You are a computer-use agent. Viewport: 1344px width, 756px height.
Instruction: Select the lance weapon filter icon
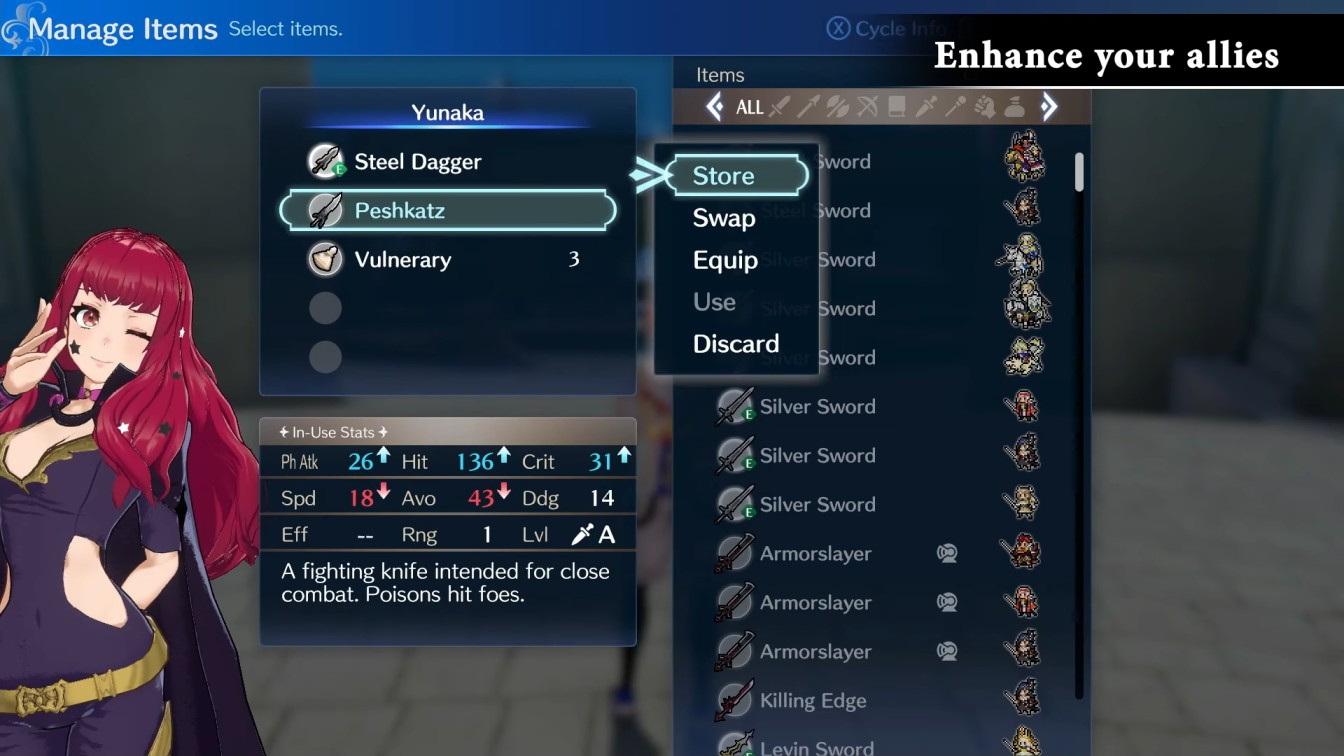click(810, 107)
